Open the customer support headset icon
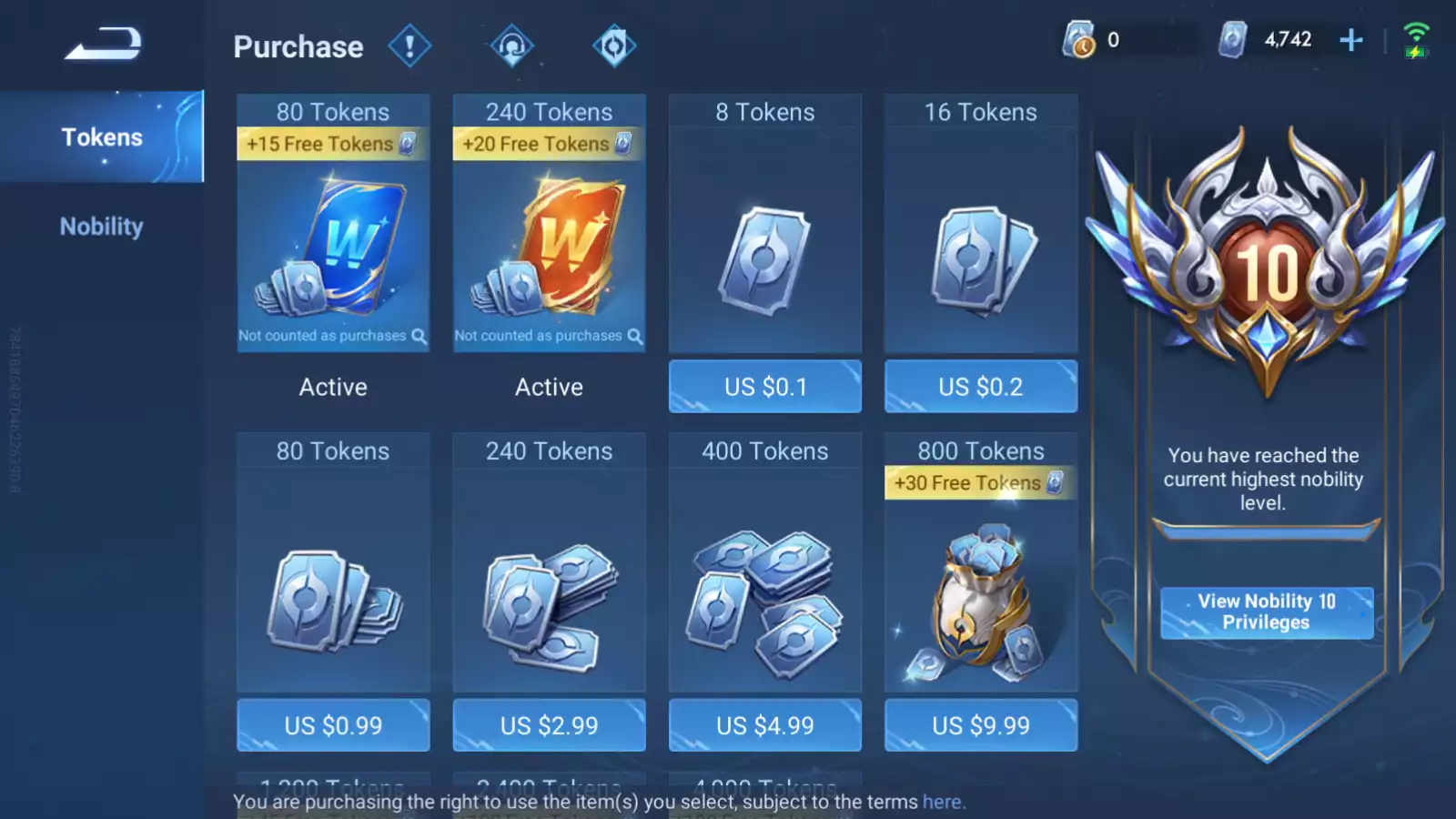The height and width of the screenshot is (819, 1456). (x=511, y=45)
